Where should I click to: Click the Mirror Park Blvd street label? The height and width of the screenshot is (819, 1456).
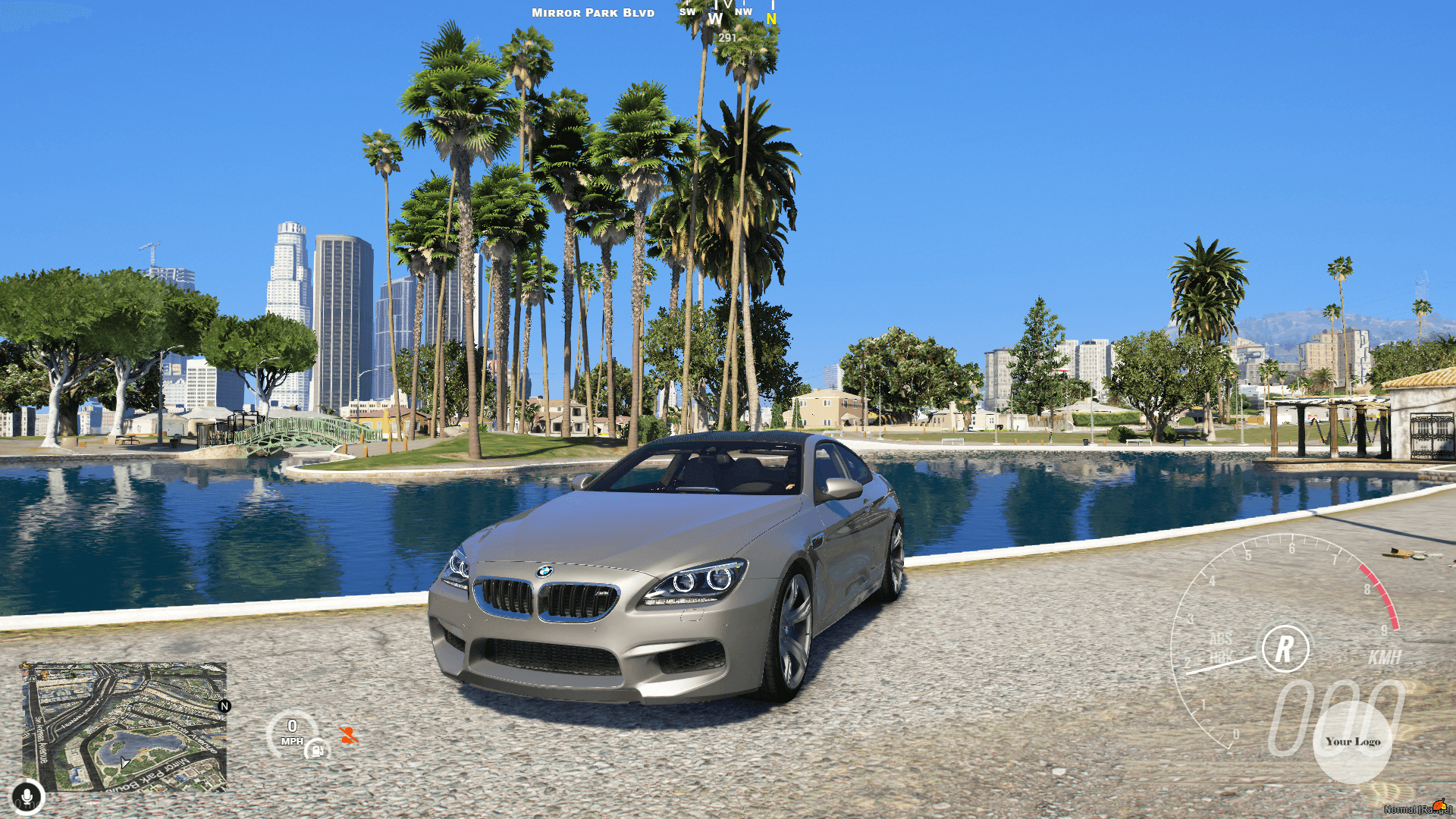click(x=593, y=12)
